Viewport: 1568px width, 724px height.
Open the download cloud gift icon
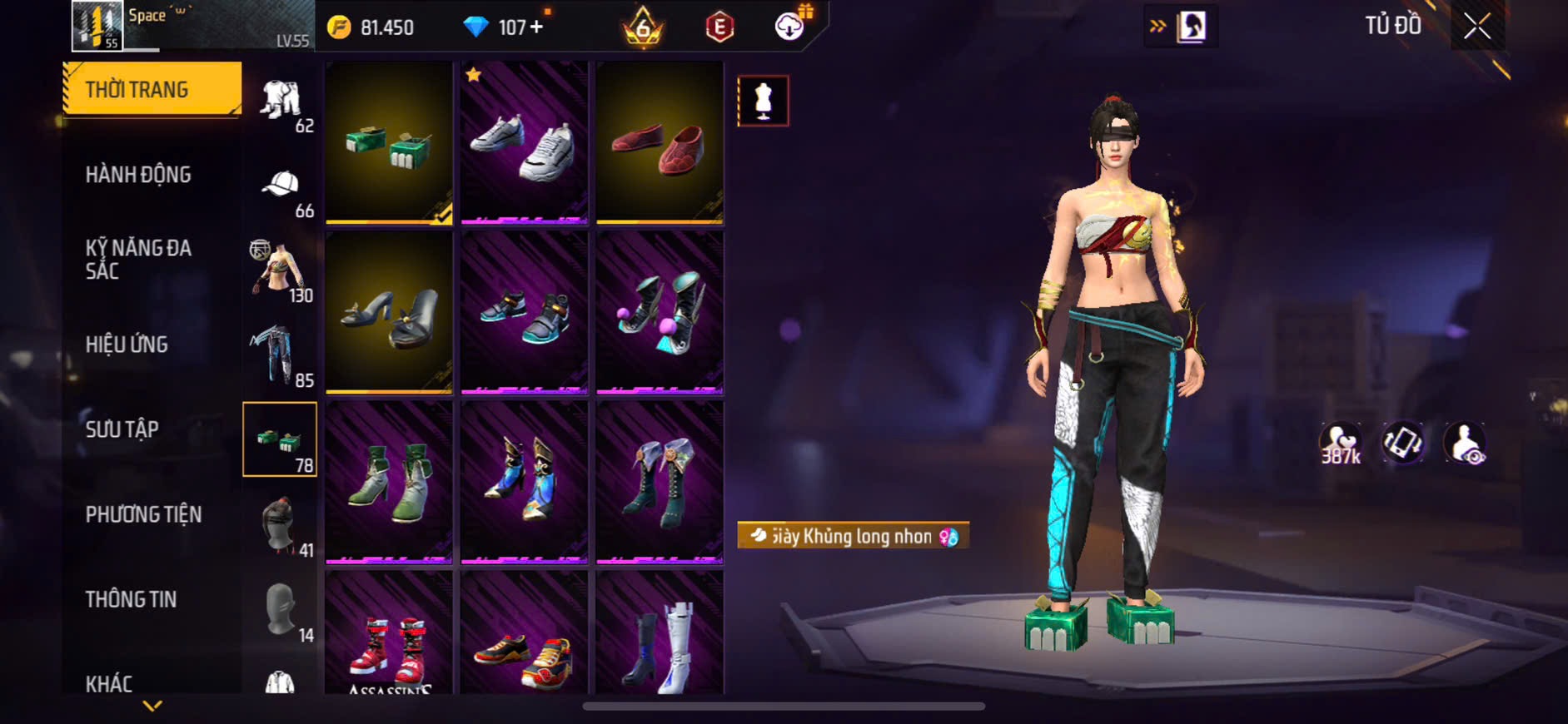789,27
